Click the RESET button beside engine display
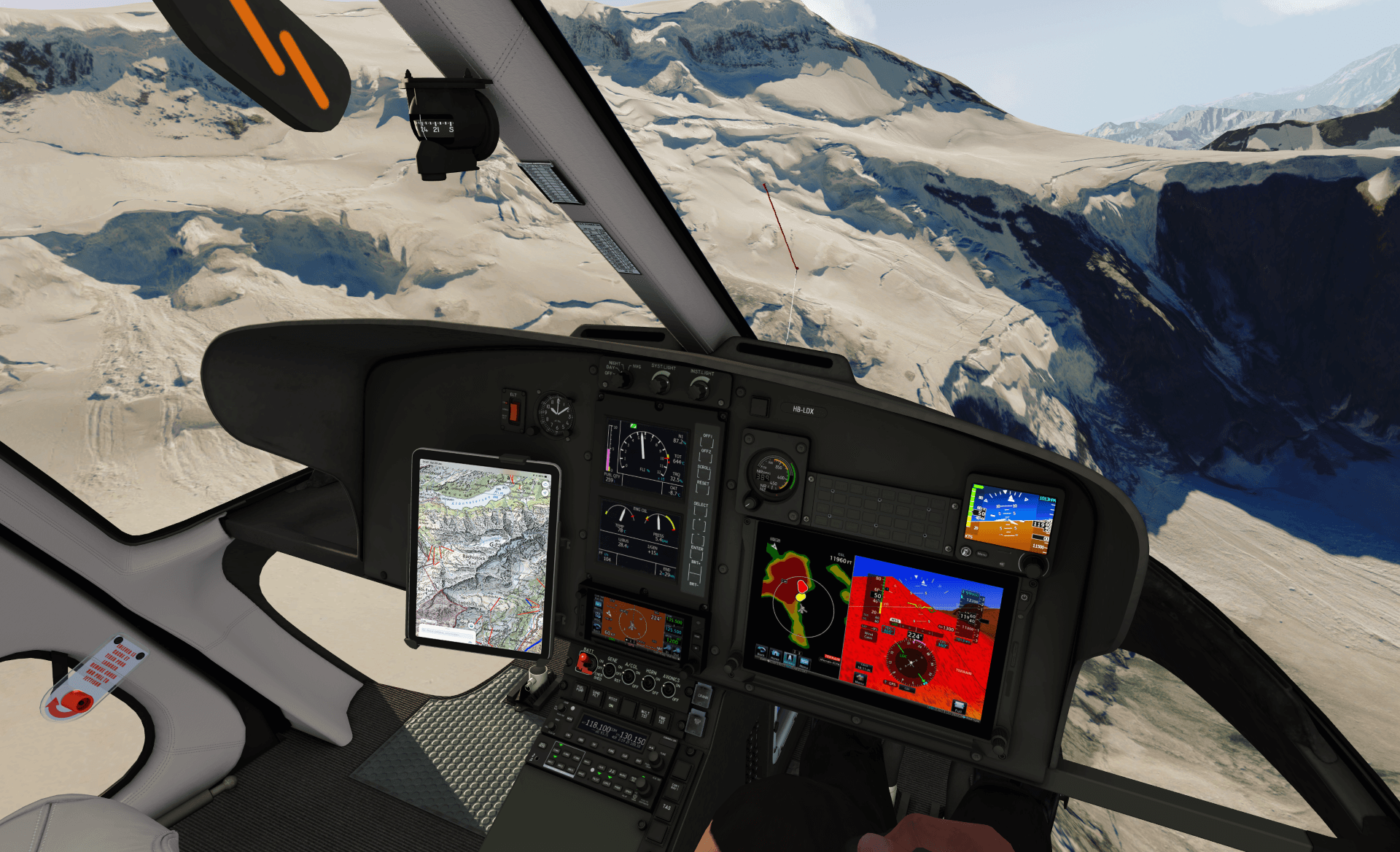1400x852 pixels. pyautogui.click(x=703, y=489)
